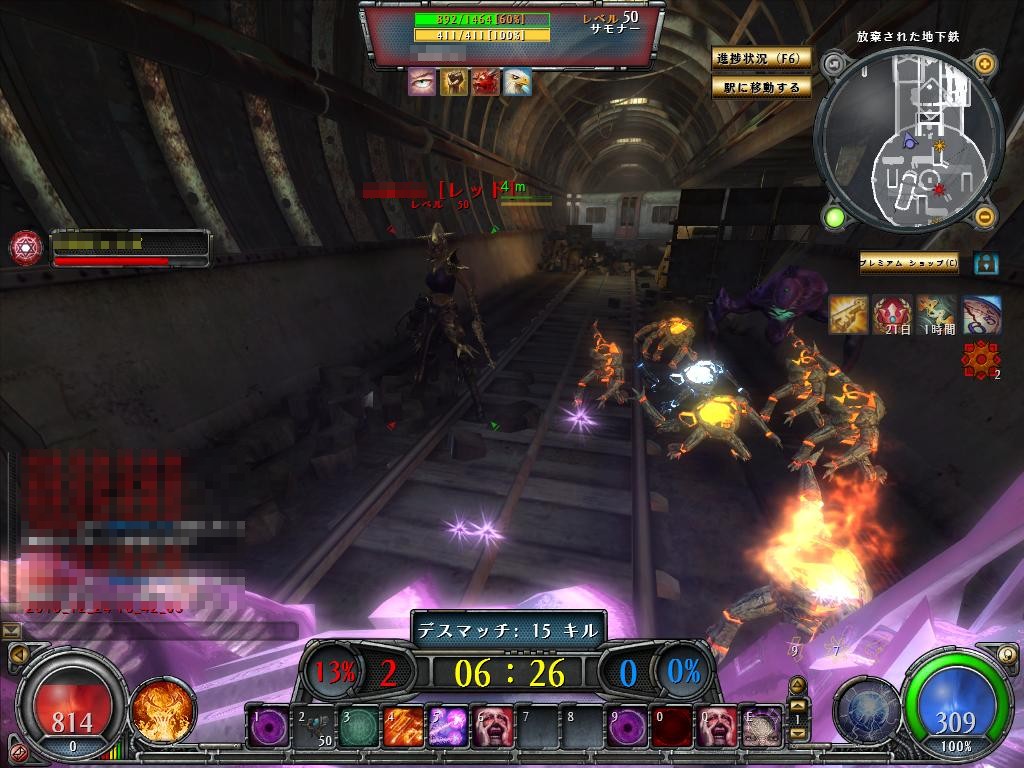The image size is (1024, 768).
Task: Click the green orb button on the minimap
Action: [834, 216]
